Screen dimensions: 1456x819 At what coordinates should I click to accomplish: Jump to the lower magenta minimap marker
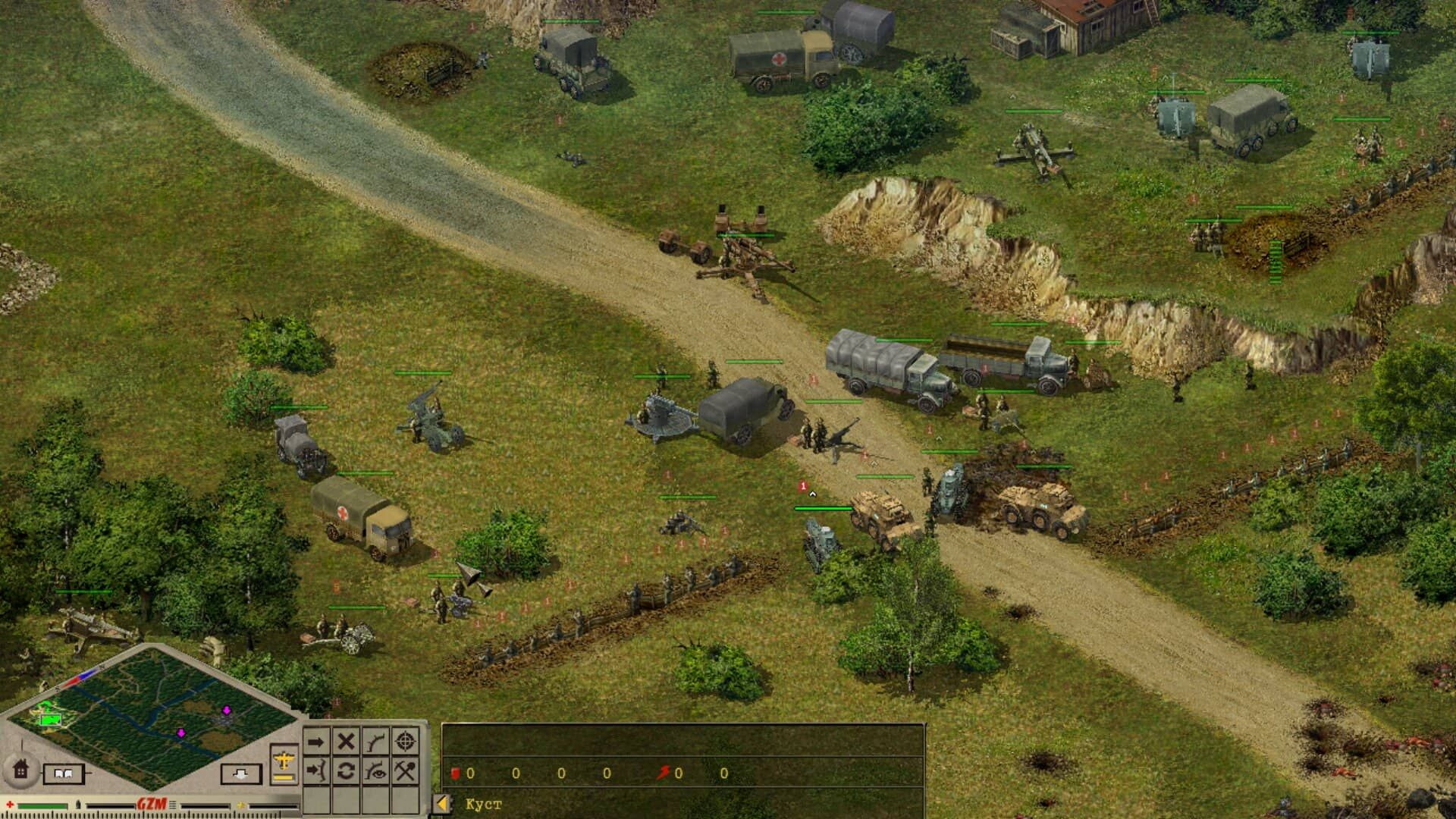pos(180,733)
